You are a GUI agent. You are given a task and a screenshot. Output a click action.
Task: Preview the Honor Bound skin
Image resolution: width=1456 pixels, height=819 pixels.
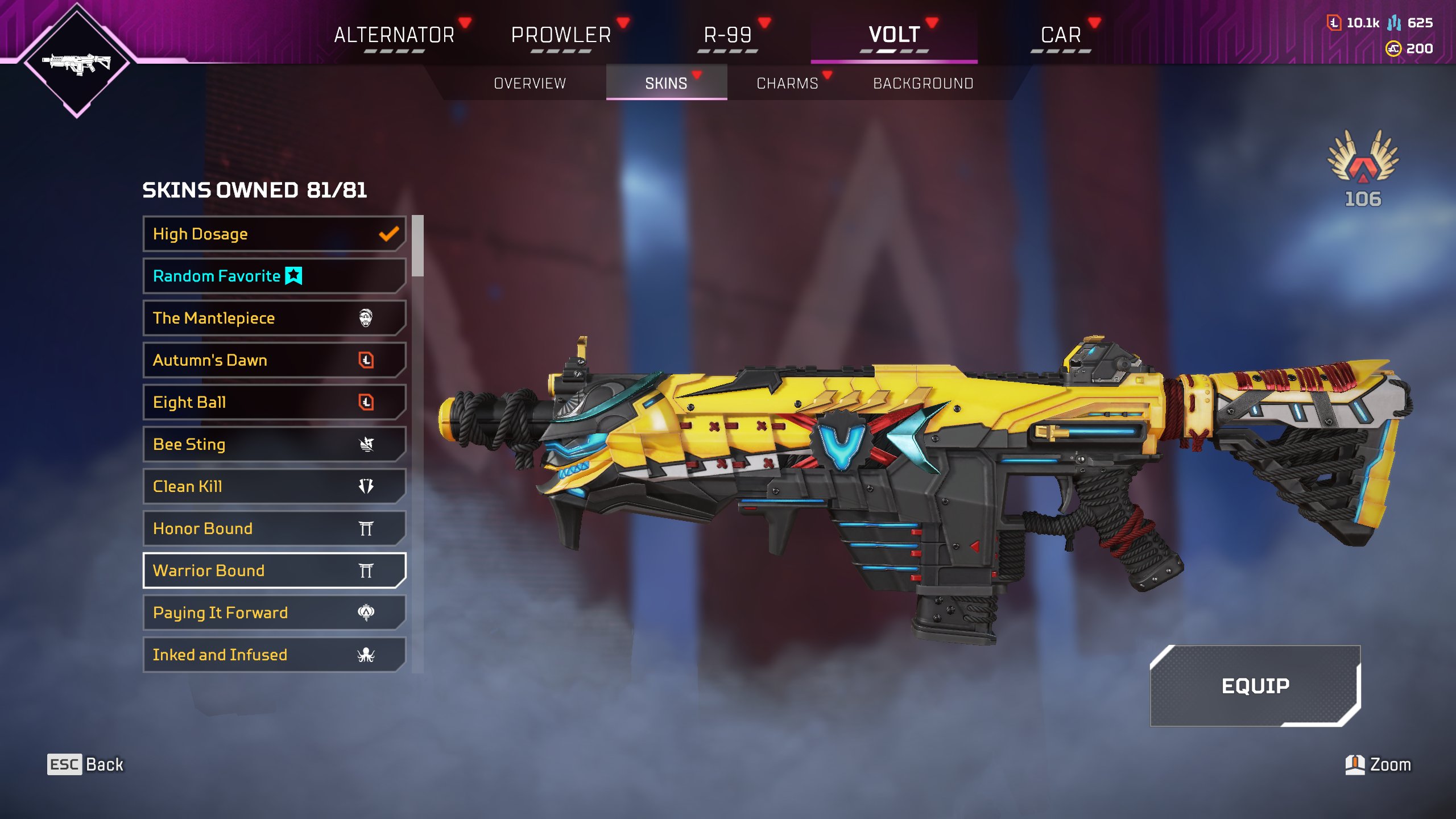click(274, 528)
